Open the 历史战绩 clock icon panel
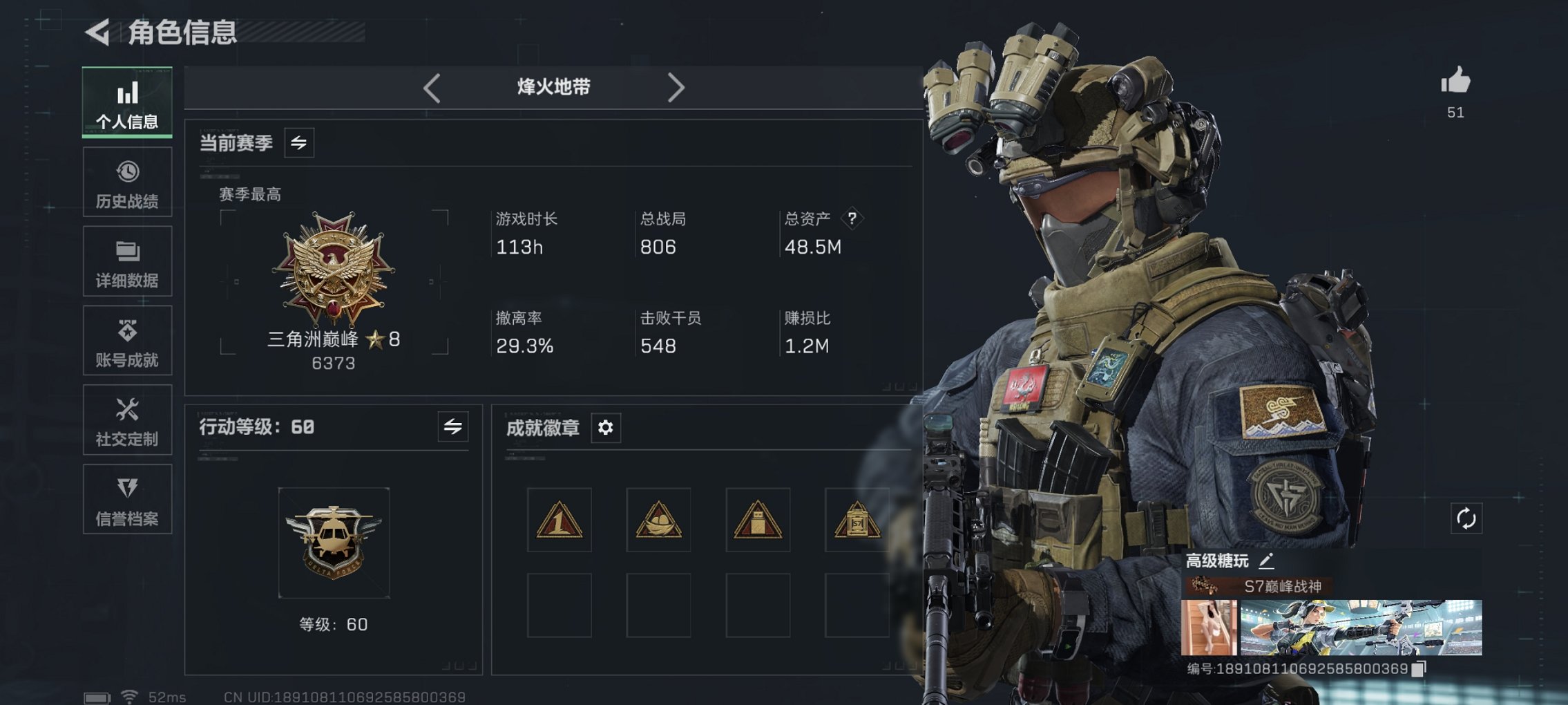 pos(126,181)
